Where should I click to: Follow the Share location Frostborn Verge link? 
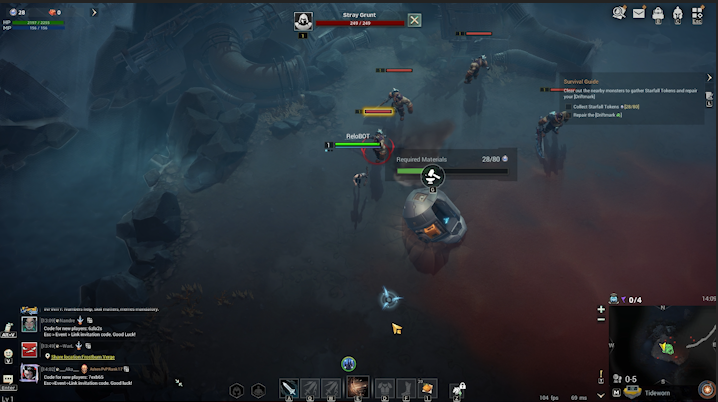tap(85, 356)
